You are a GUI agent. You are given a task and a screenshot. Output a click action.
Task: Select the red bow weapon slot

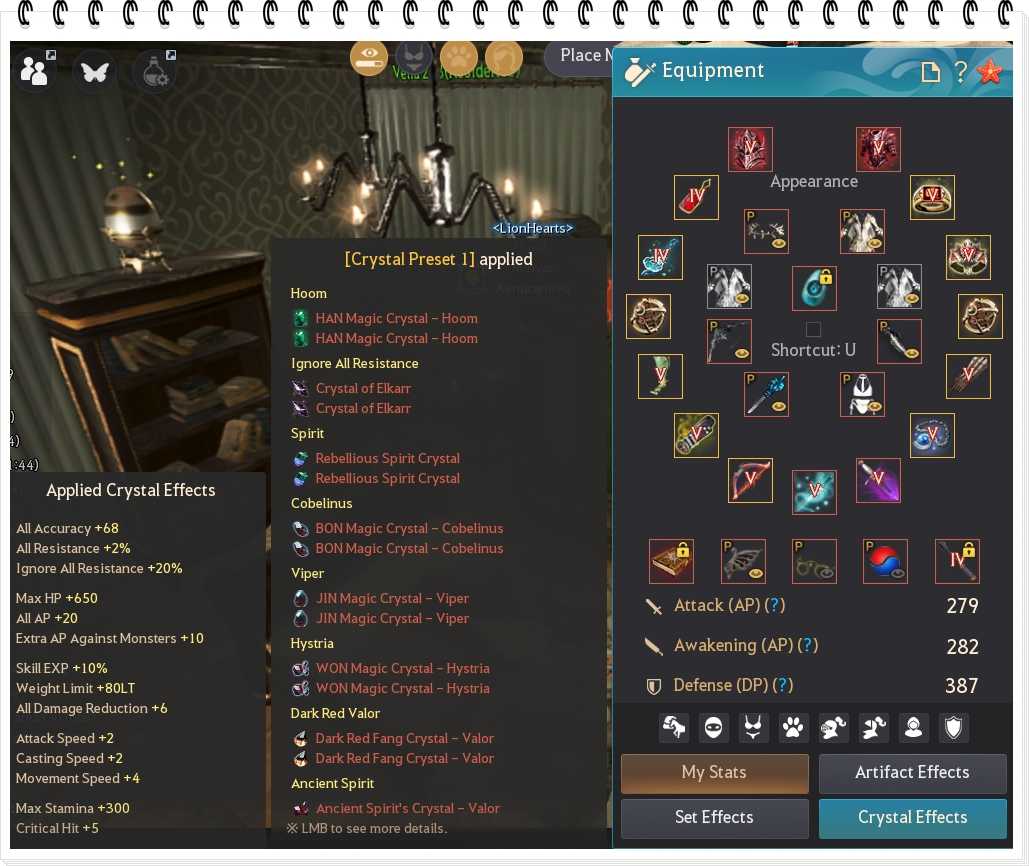coord(750,480)
